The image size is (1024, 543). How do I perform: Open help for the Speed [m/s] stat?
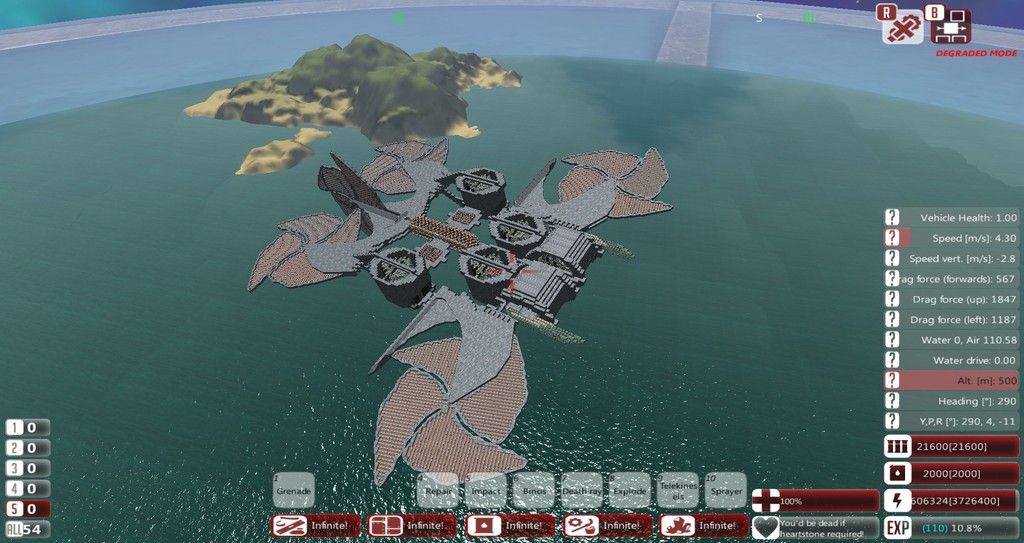(892, 238)
